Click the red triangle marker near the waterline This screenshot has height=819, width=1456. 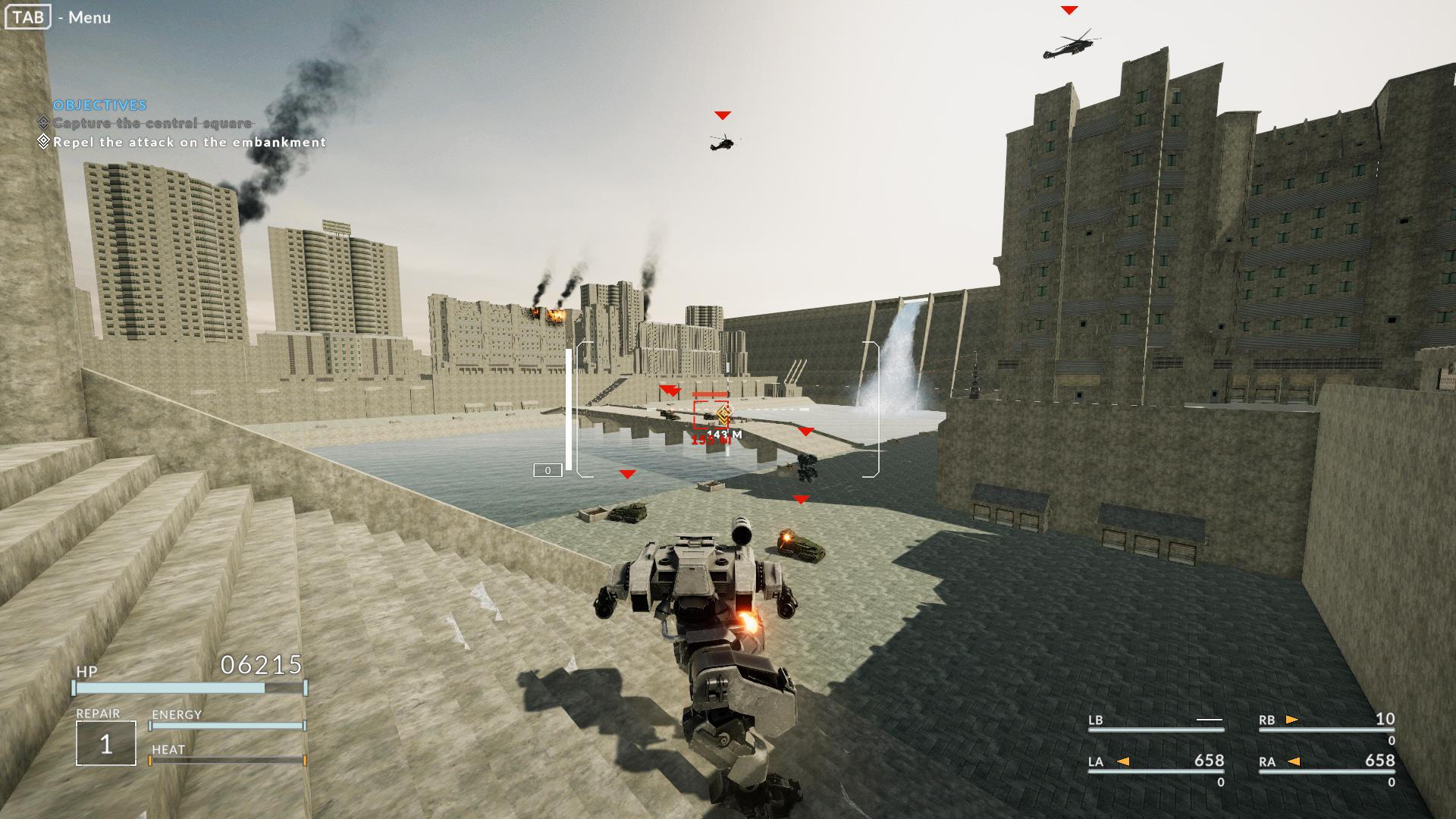[x=626, y=474]
